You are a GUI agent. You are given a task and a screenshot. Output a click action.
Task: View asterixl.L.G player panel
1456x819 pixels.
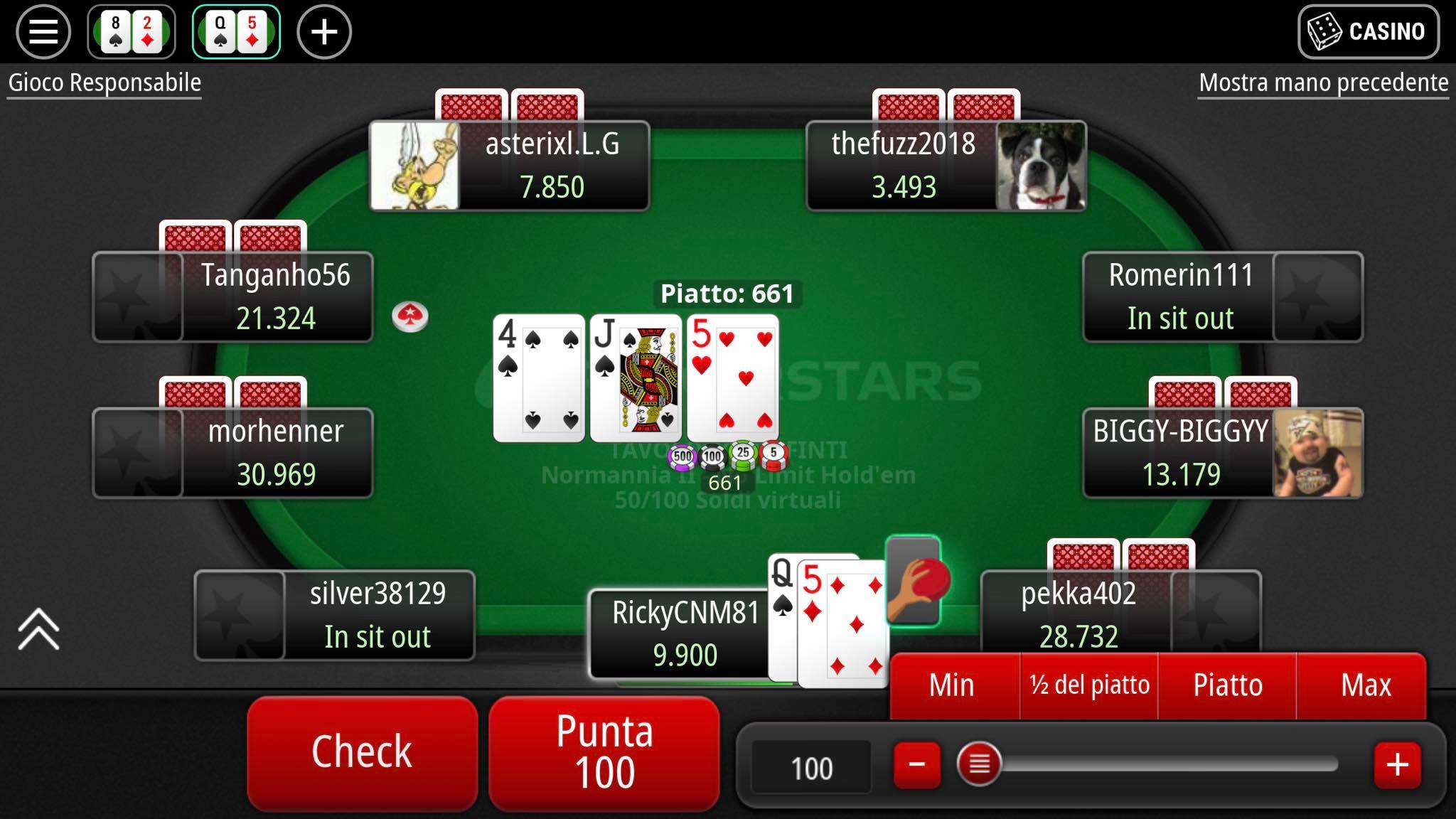tap(509, 166)
